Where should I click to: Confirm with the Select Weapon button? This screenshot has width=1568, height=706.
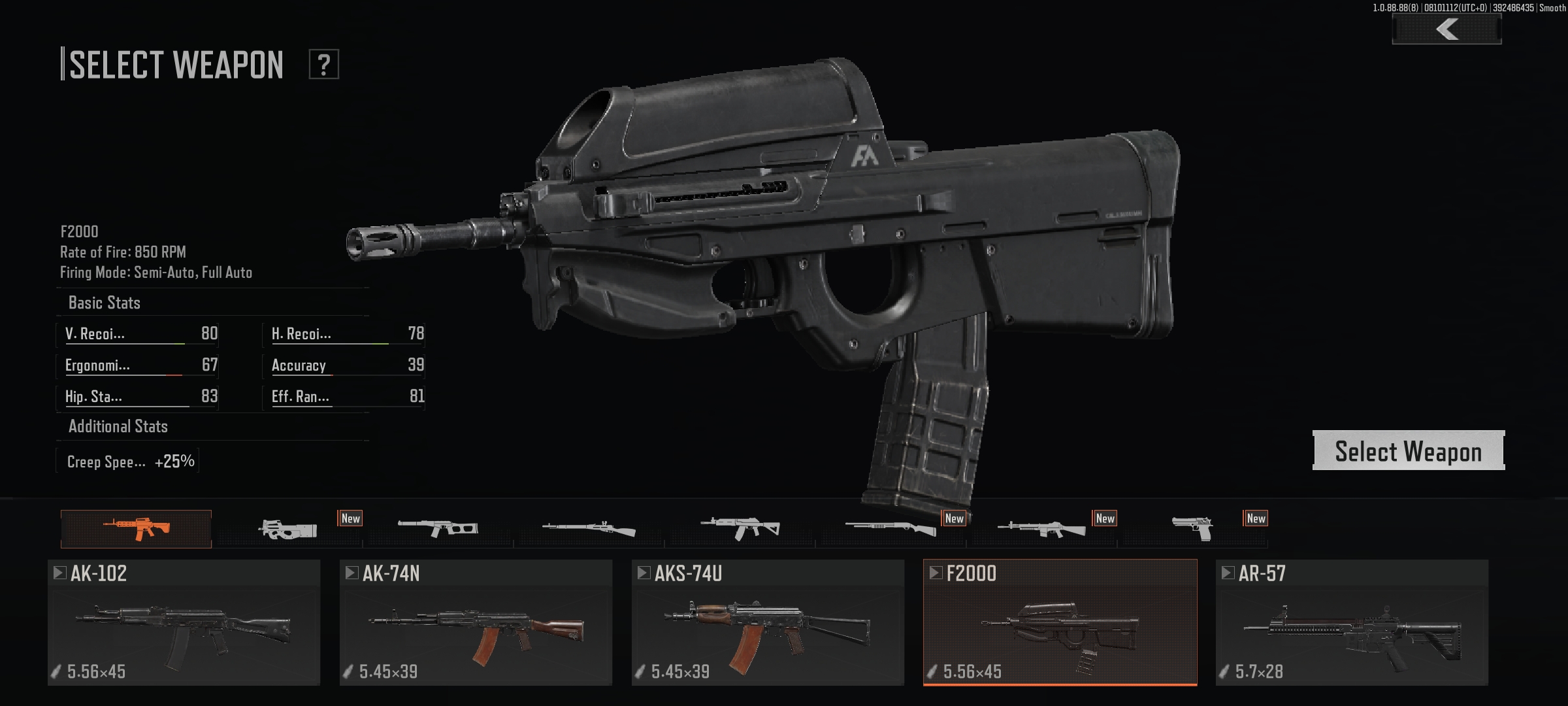[x=1408, y=450]
